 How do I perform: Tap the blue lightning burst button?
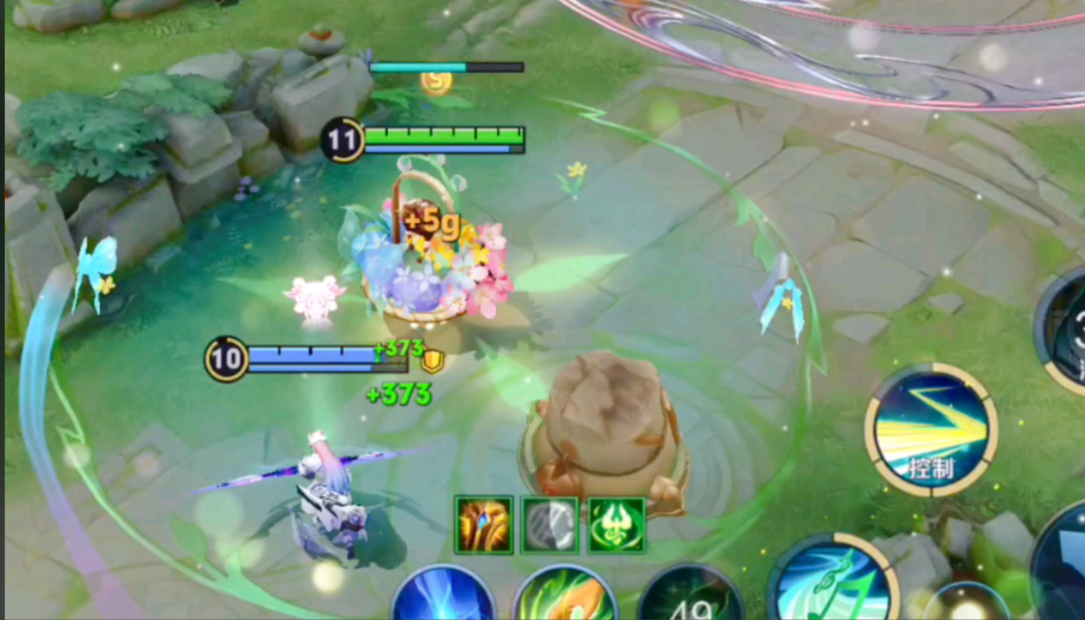[443, 596]
